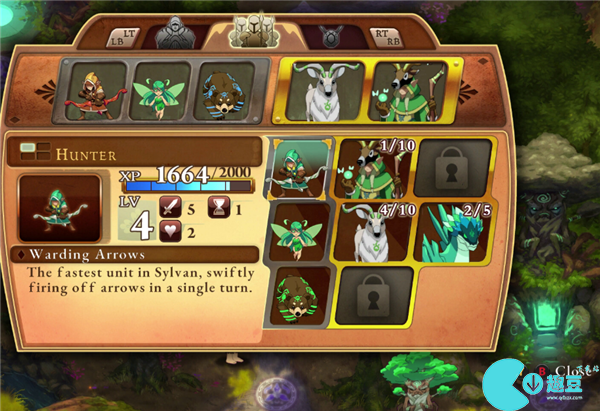Pick the green fairy unit in the grid

tap(300, 230)
